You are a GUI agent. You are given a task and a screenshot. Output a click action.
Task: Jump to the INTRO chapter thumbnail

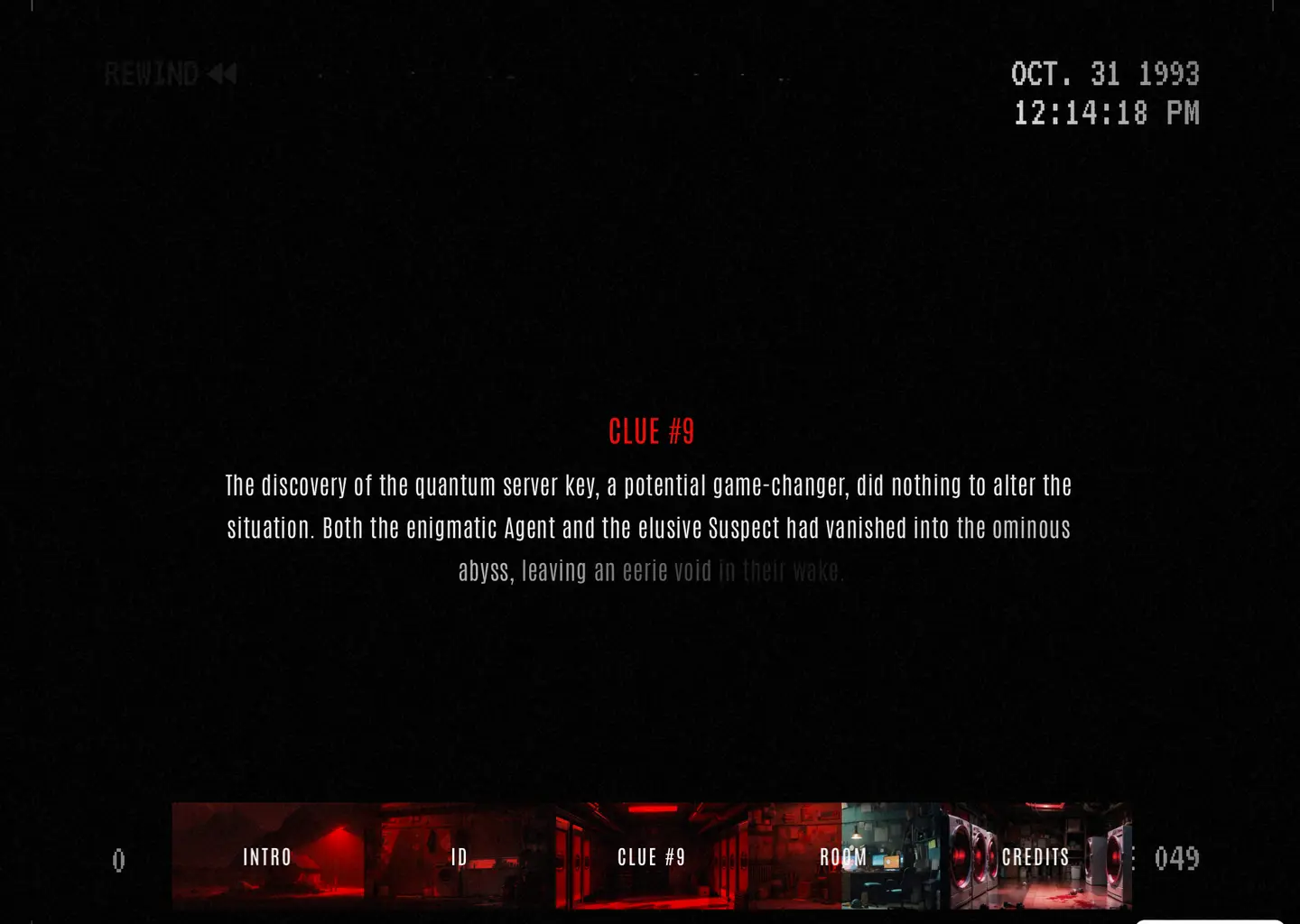point(267,856)
